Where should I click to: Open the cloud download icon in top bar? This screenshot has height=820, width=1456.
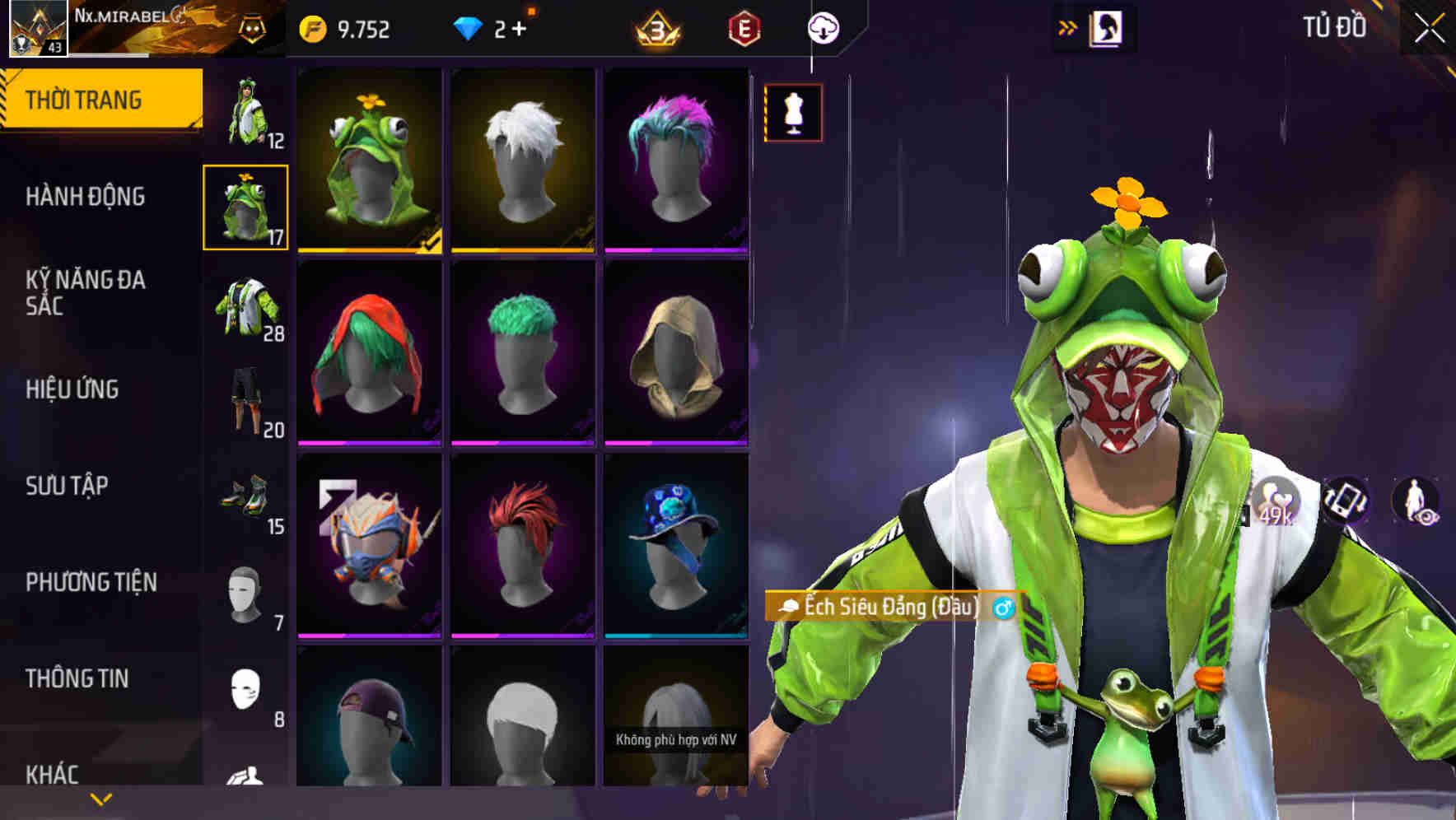point(823,27)
